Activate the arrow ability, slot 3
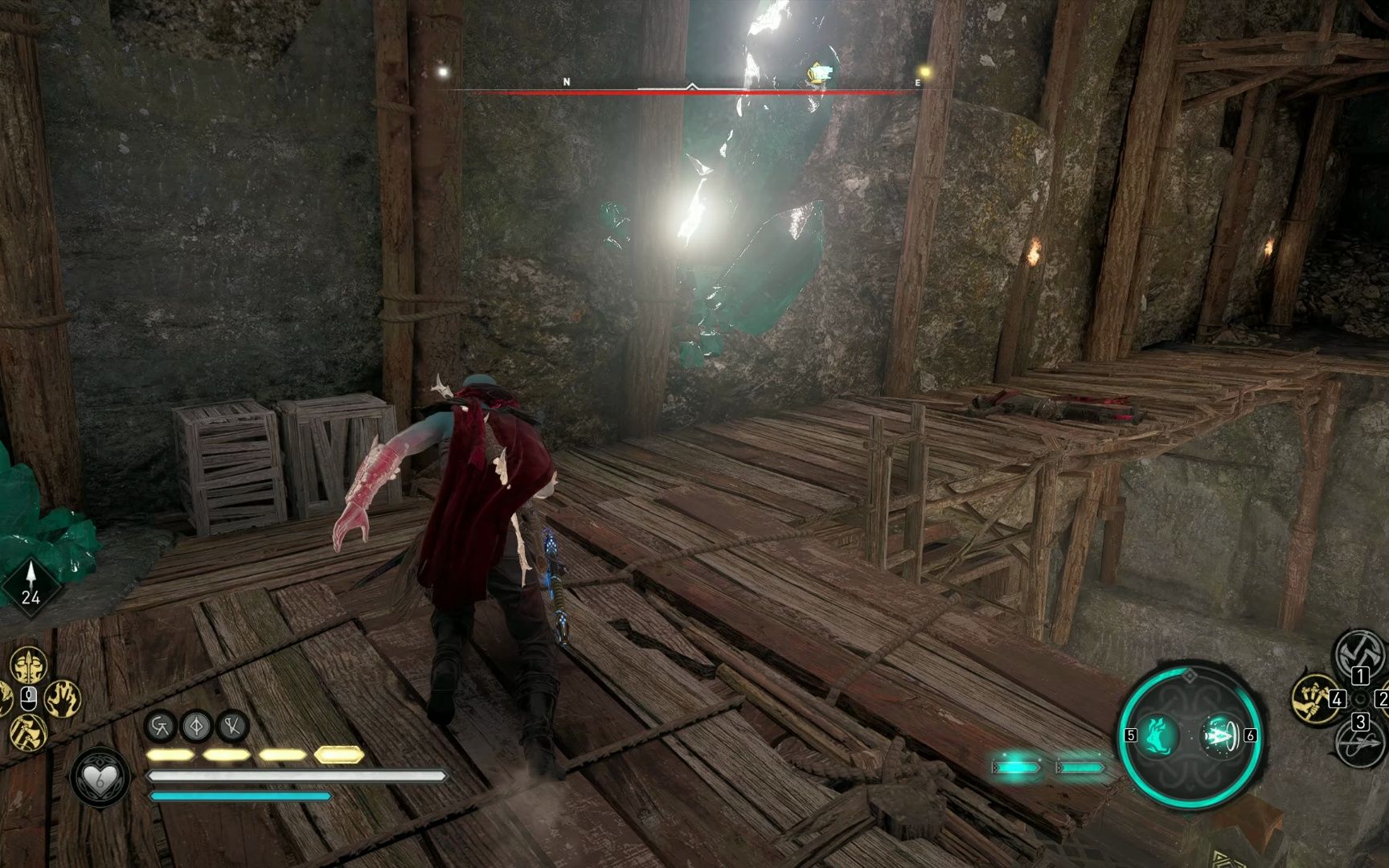1389x868 pixels. coord(1360,743)
